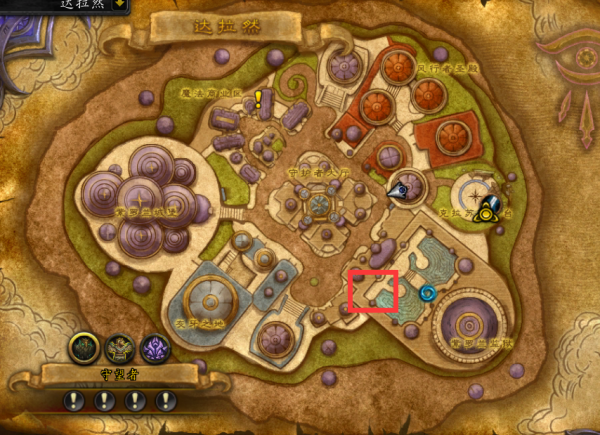600x435 pixels.
Task: Choose the gold-ringed dark armored class icon
Action: tap(84, 349)
